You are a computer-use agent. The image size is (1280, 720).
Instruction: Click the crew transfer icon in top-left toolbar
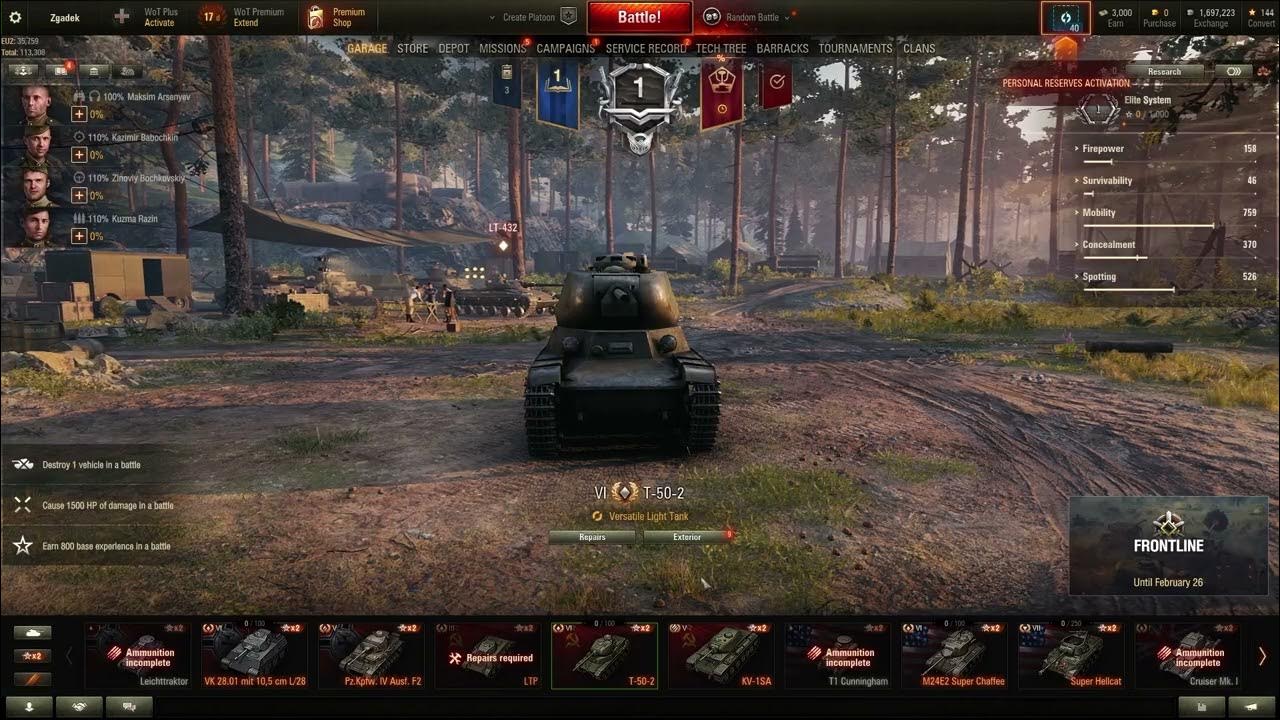coord(24,71)
